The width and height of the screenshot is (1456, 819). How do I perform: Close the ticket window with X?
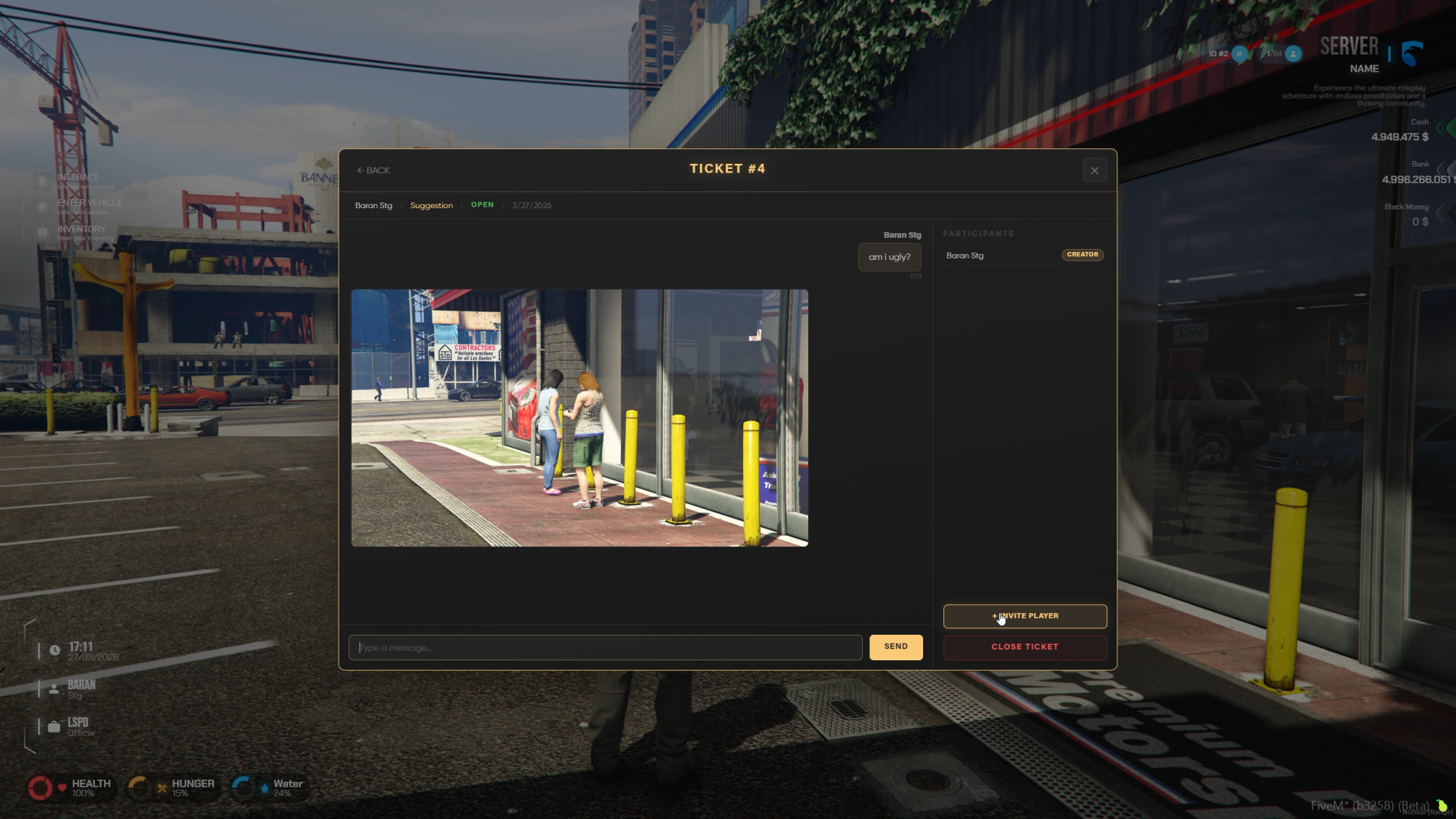(1094, 170)
